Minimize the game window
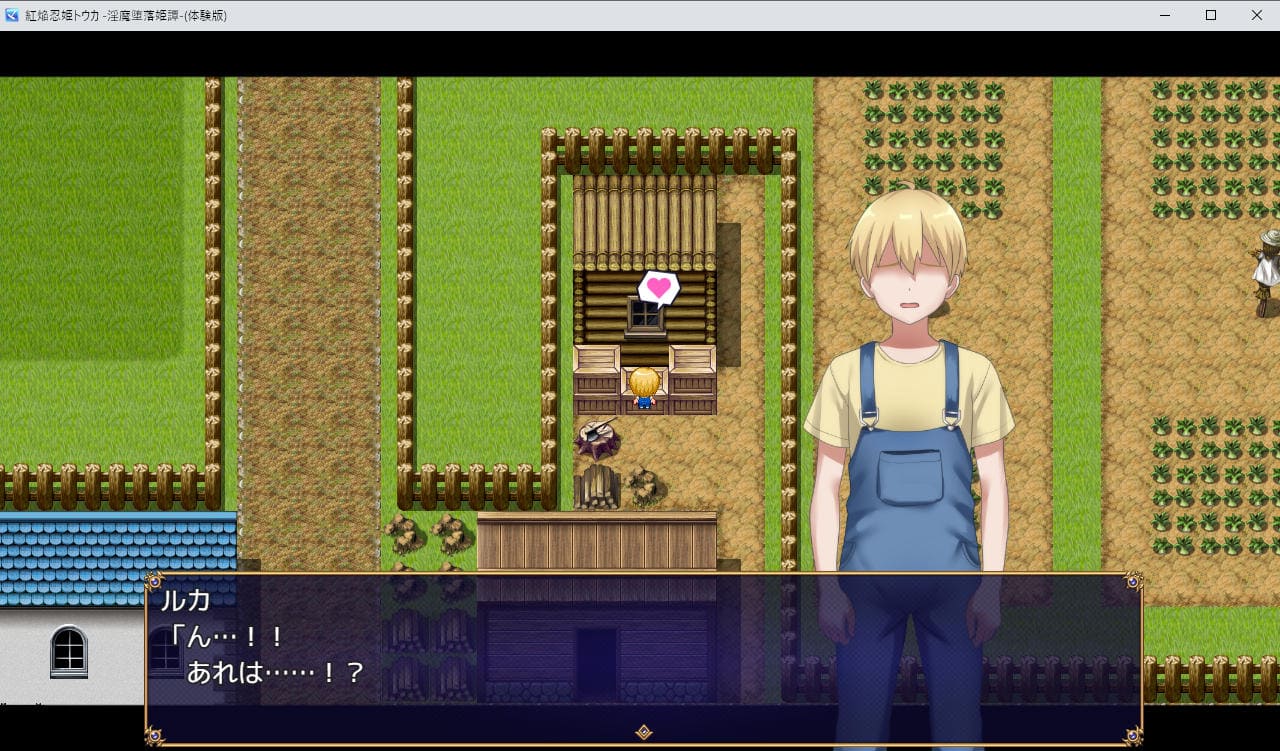 pos(1165,15)
